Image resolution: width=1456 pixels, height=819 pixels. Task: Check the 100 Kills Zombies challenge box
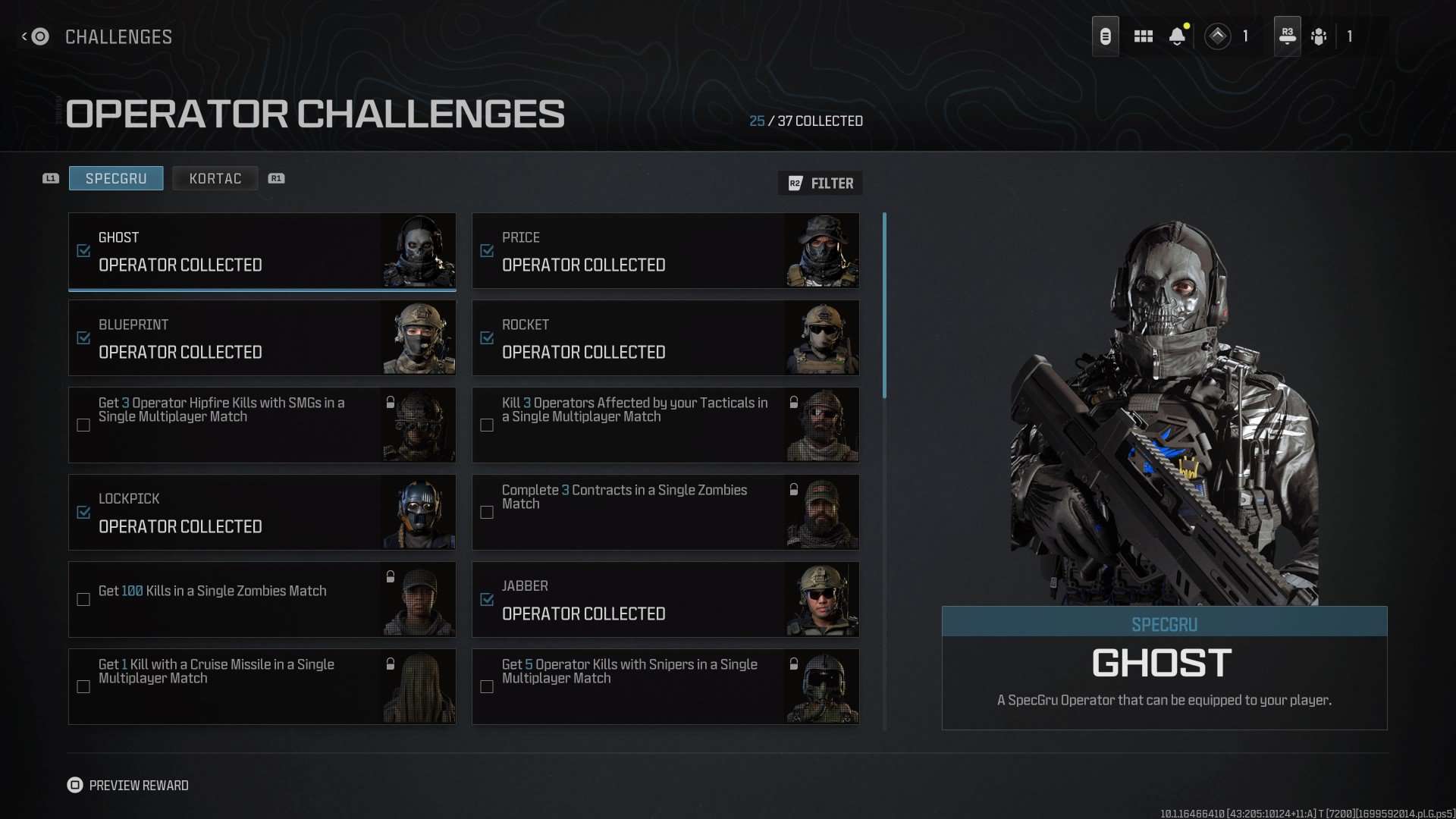[83, 599]
